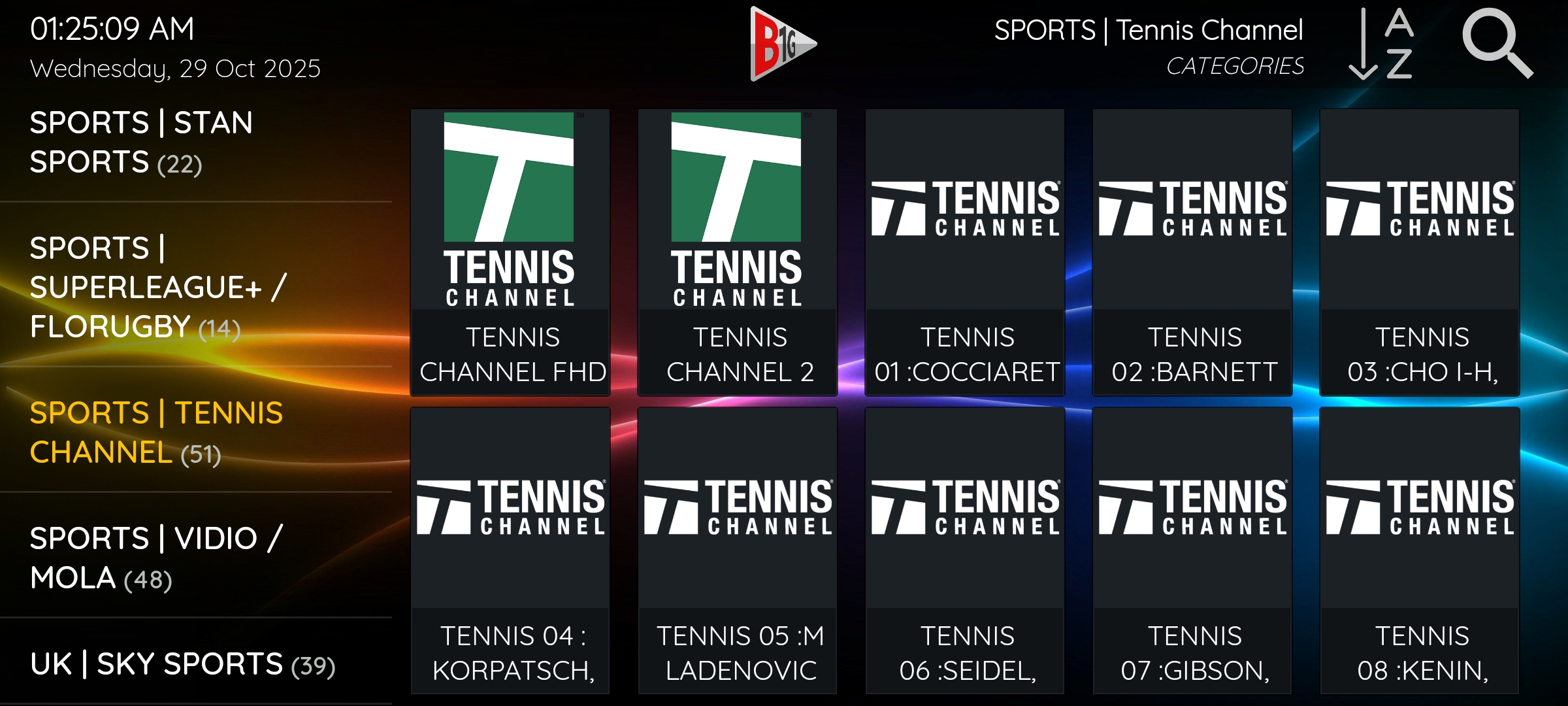Reopen the highlighted SPORTS | TENNIS CHANNEL category
Viewport: 1568px width, 706px height.
157,433
